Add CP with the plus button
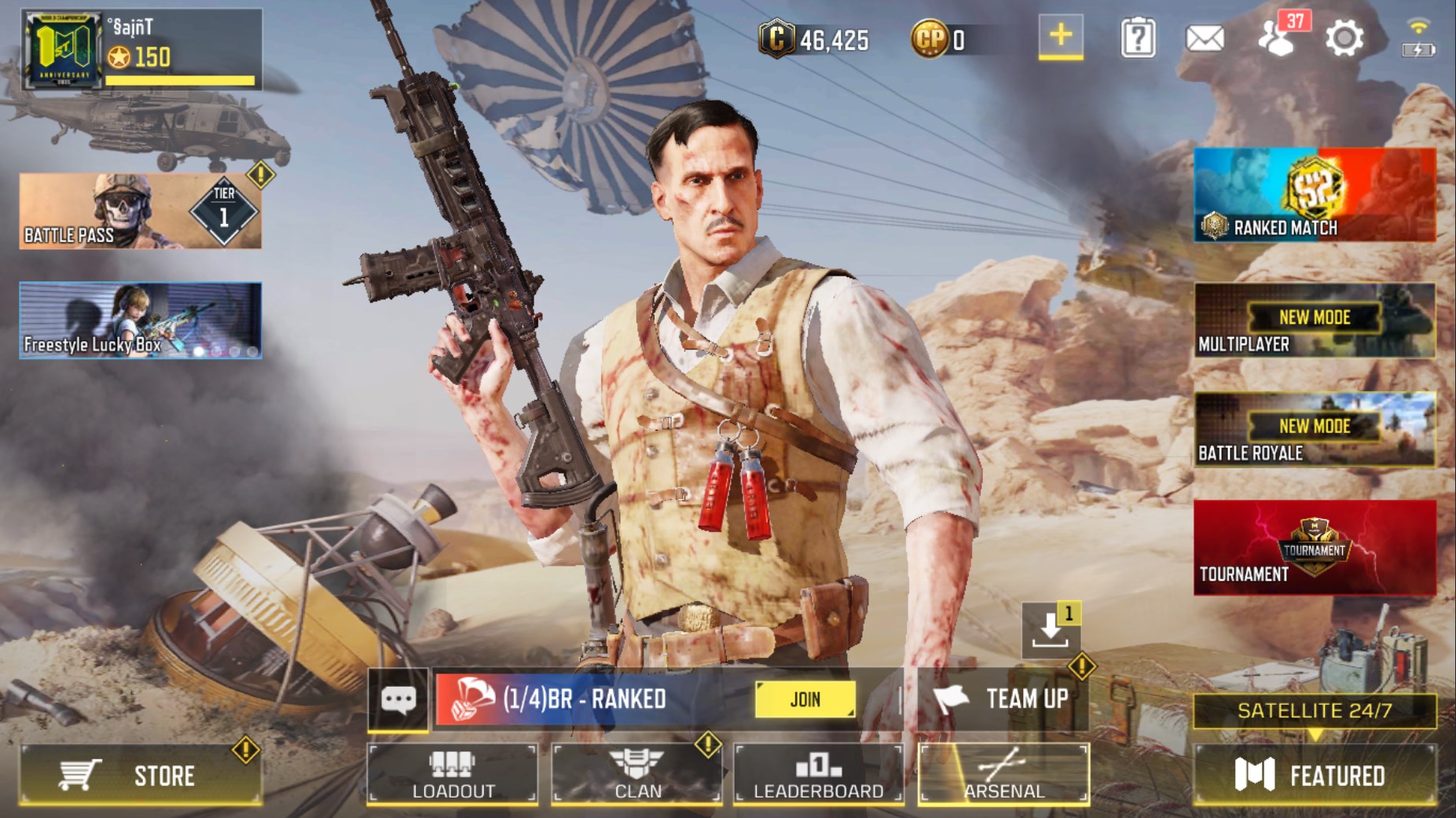This screenshot has height=818, width=1456. pyautogui.click(x=1060, y=36)
